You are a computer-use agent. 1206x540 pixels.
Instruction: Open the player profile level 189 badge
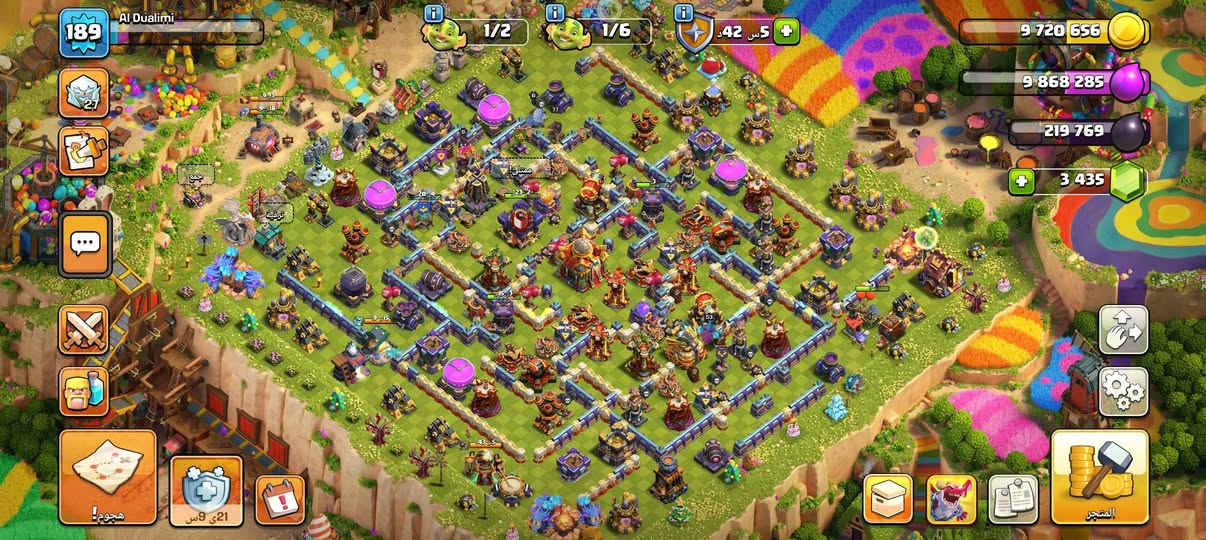click(81, 33)
